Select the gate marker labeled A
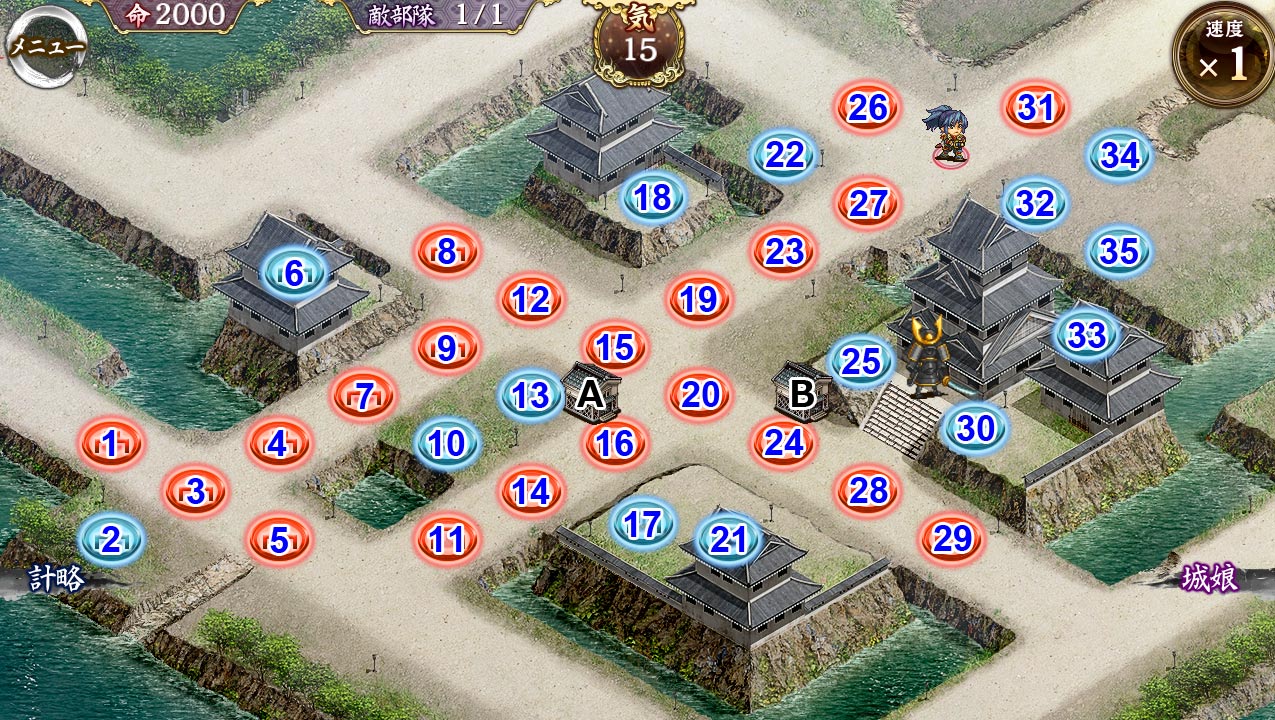Screen dimensions: 1275x720 click(591, 394)
